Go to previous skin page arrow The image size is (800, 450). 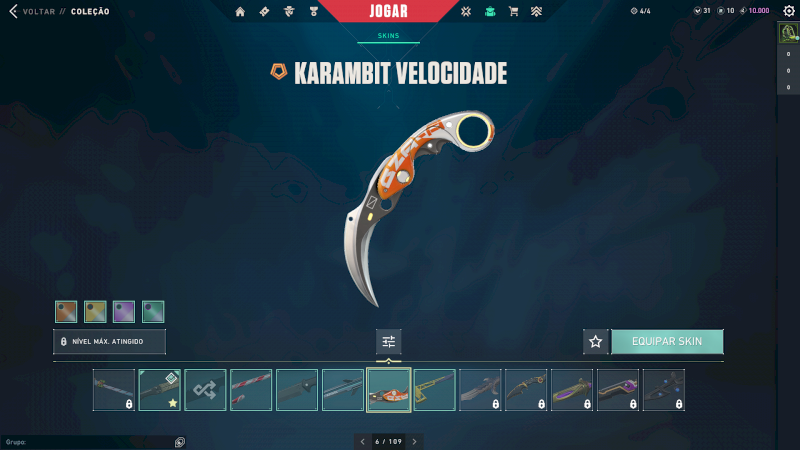[363, 441]
